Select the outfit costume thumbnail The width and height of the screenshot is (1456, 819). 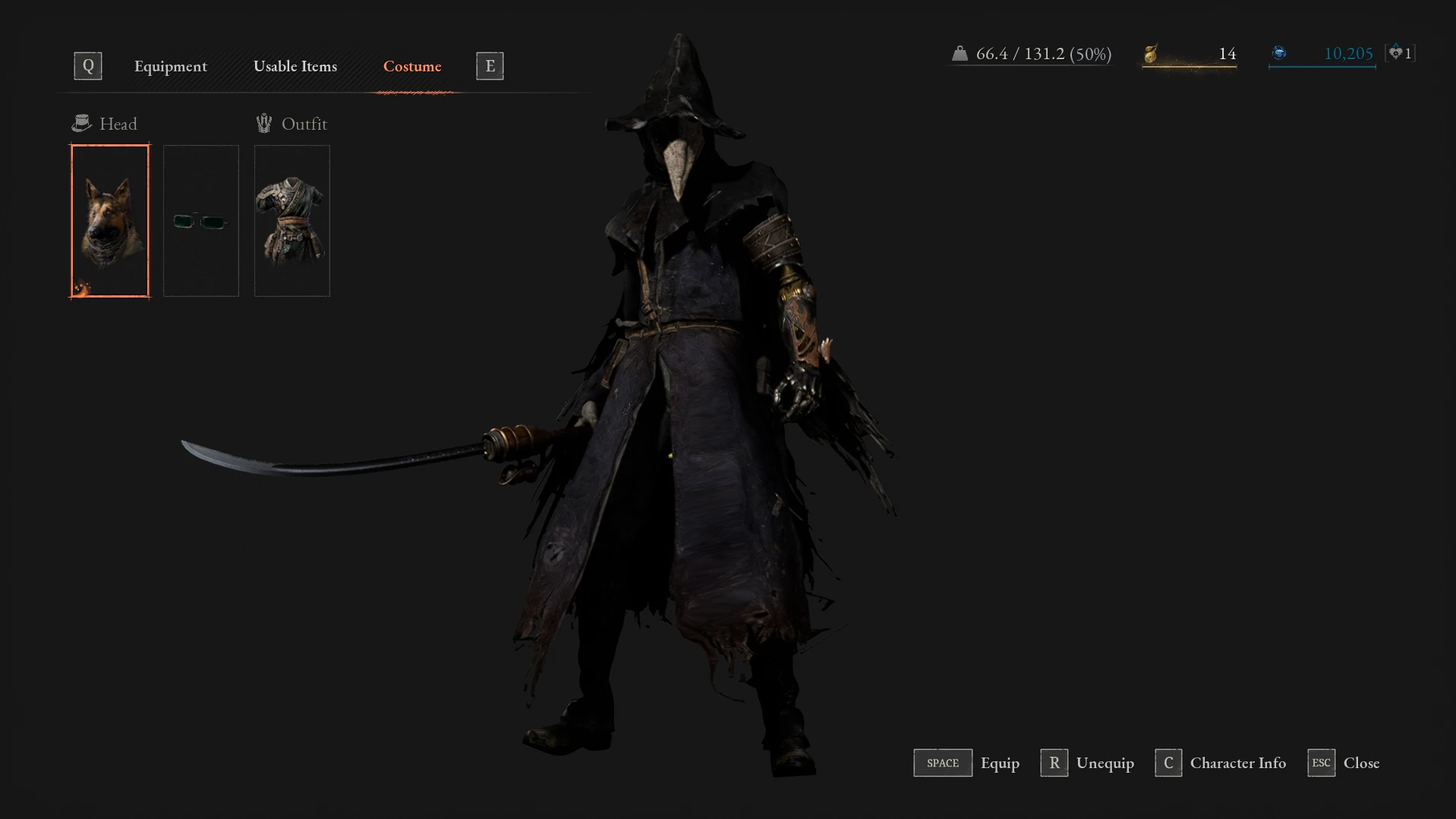coord(292,220)
